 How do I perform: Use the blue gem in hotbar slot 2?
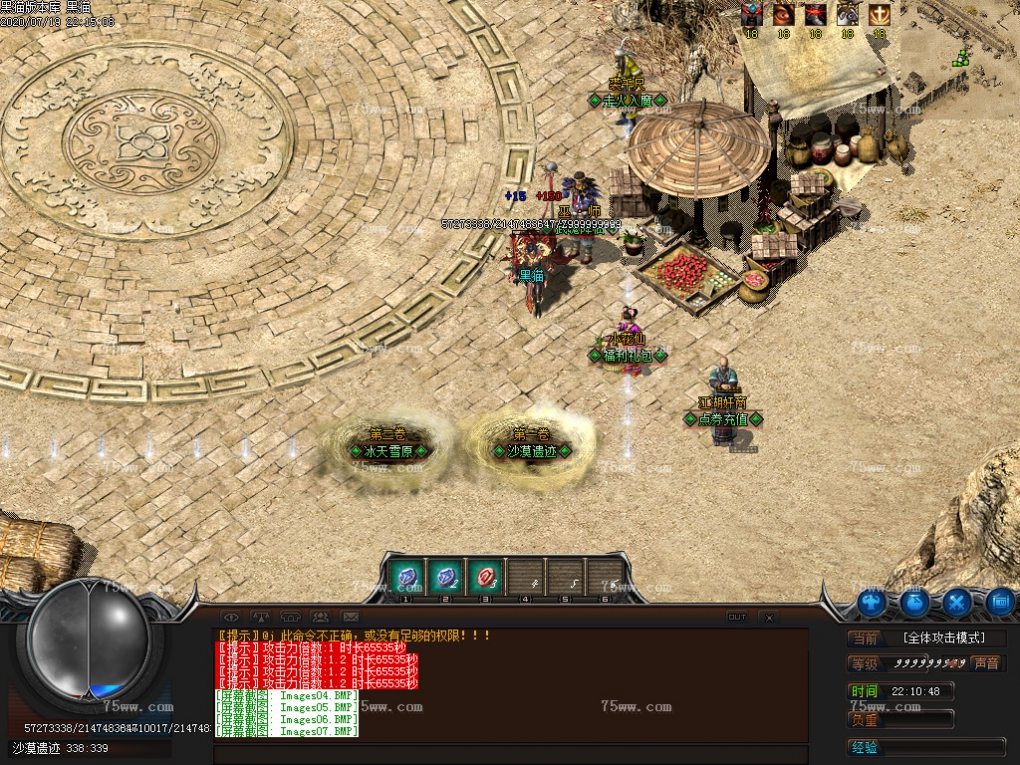coord(445,577)
